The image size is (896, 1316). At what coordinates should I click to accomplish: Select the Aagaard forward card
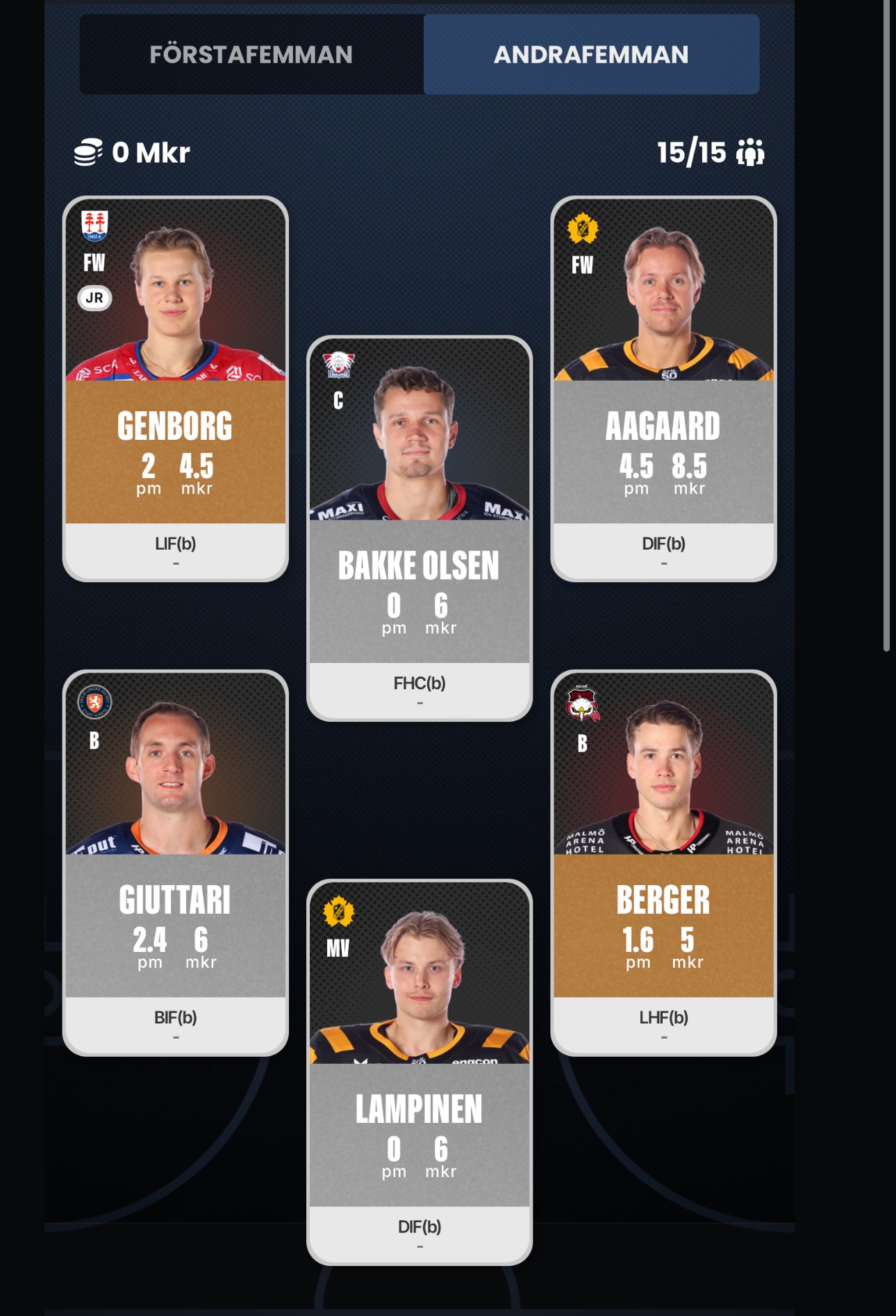pyautogui.click(x=663, y=389)
